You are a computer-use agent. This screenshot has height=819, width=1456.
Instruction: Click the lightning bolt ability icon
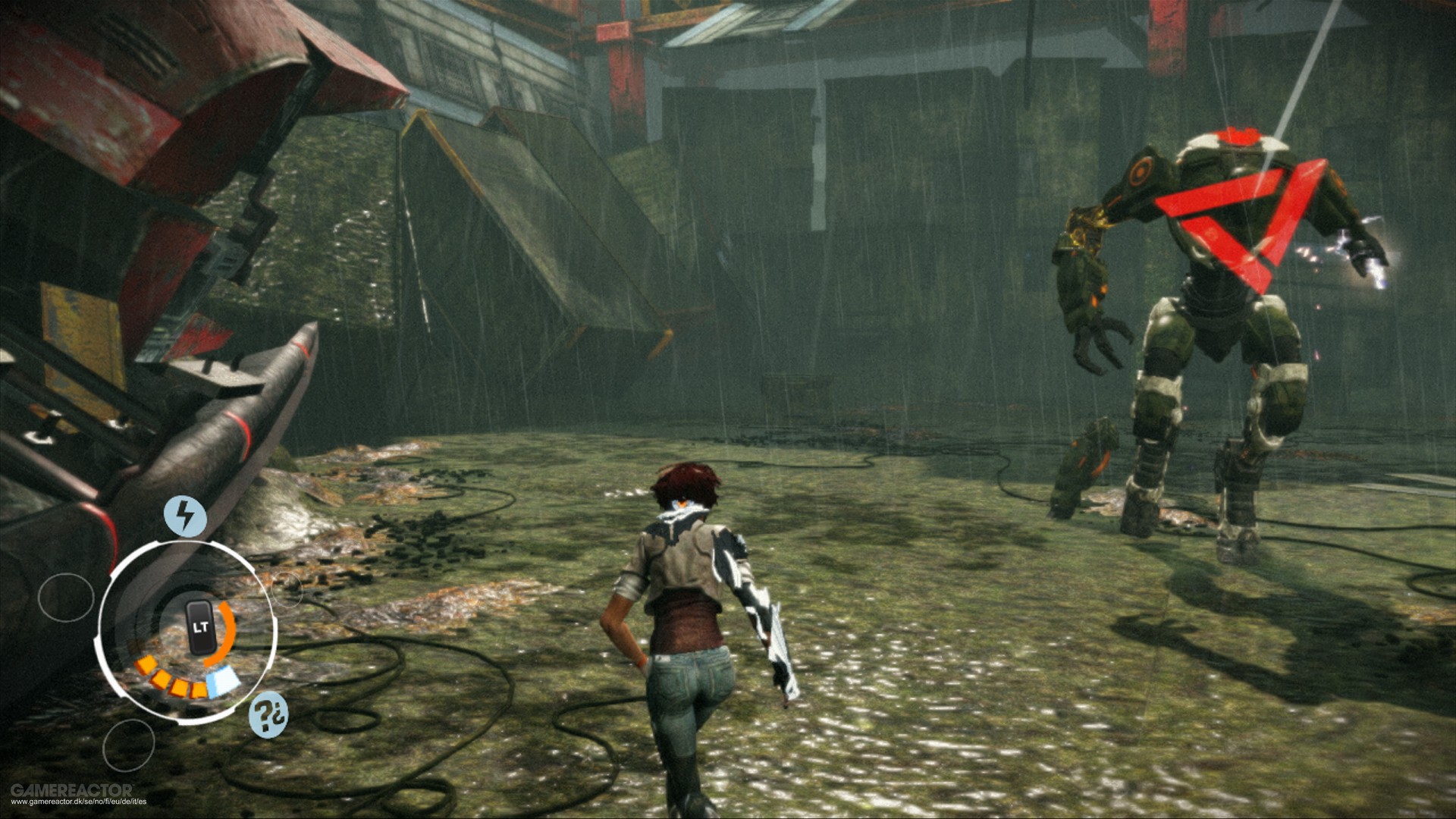[x=184, y=514]
